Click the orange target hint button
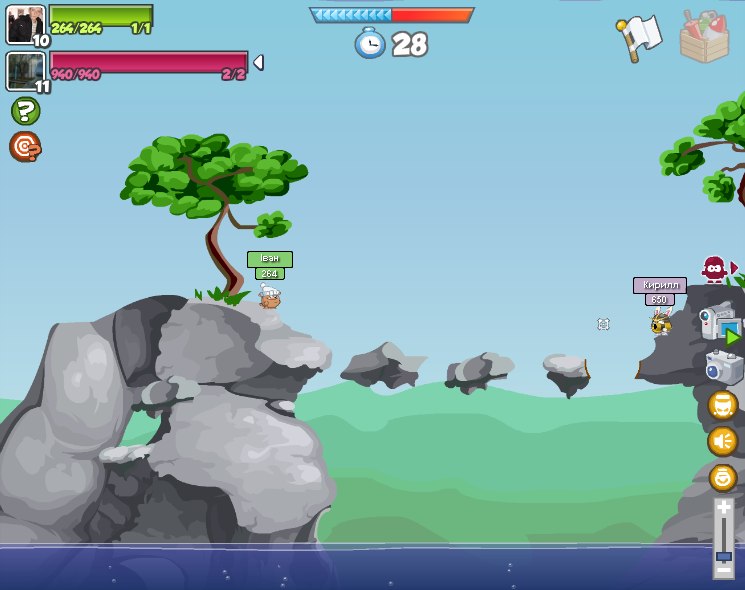The height and width of the screenshot is (590, 745). click(25, 147)
